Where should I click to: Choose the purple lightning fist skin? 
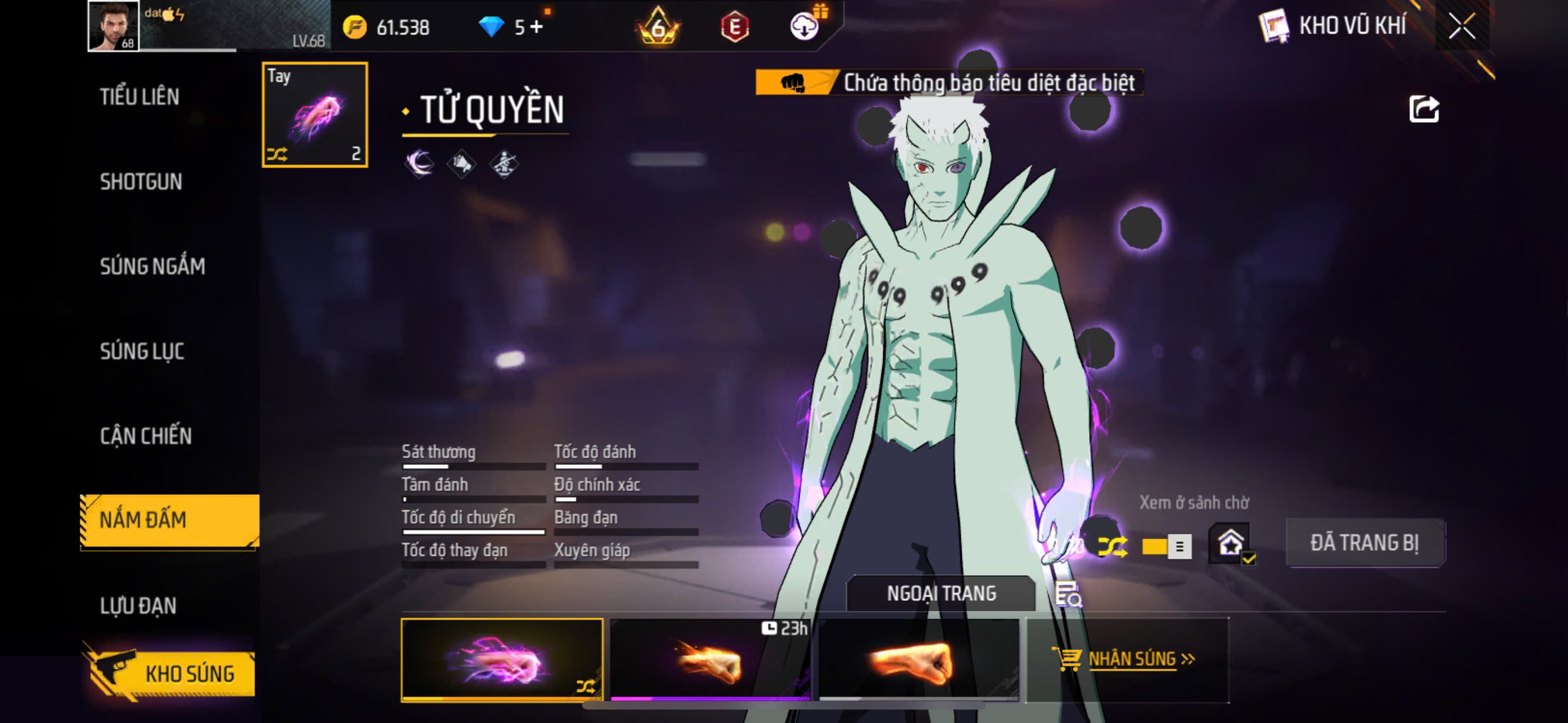501,660
